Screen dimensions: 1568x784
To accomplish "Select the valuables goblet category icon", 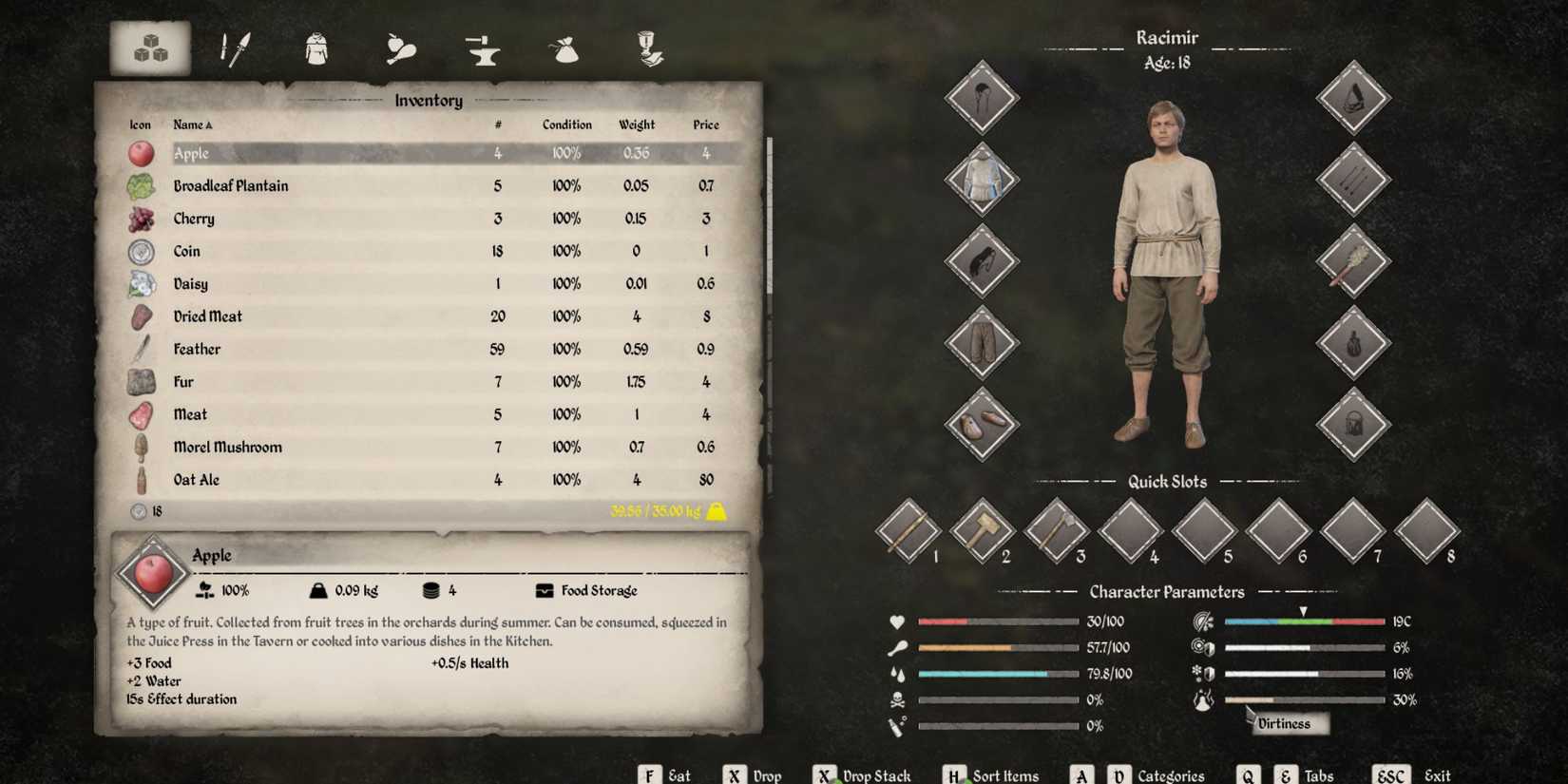I will pos(651,49).
